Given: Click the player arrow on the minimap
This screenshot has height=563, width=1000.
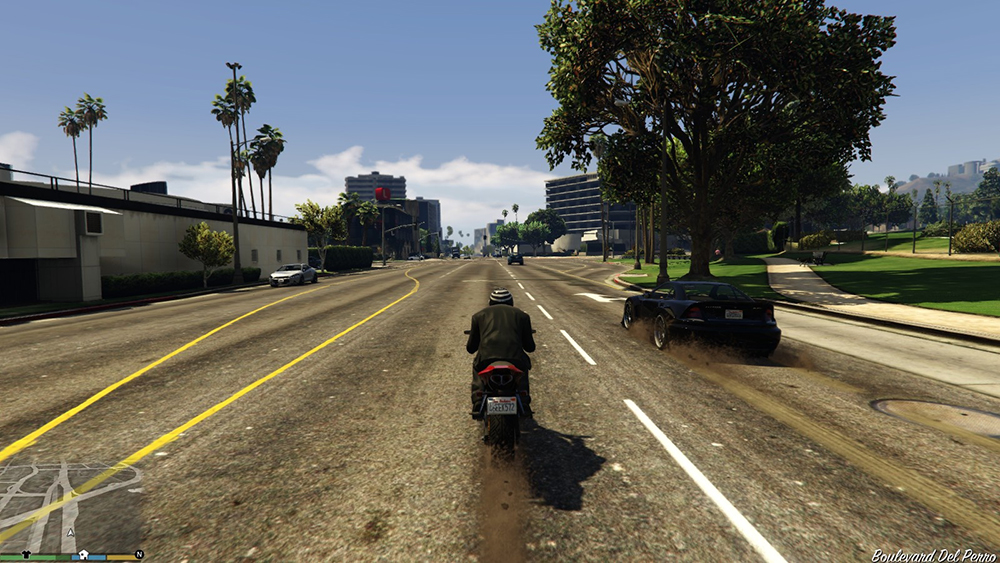Looking at the screenshot, I should (x=70, y=534).
